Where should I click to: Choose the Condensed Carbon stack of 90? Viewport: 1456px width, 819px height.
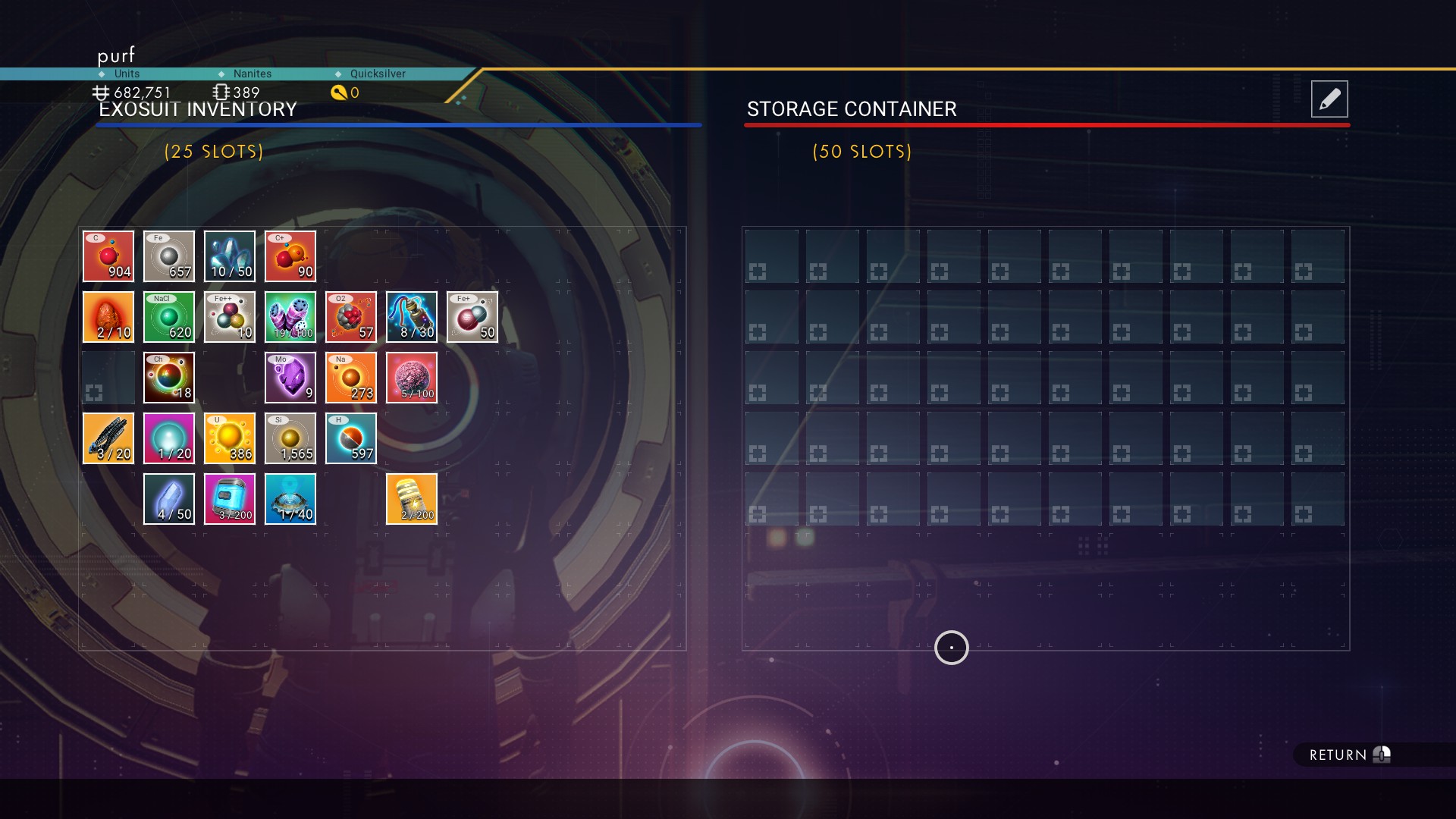tap(290, 256)
